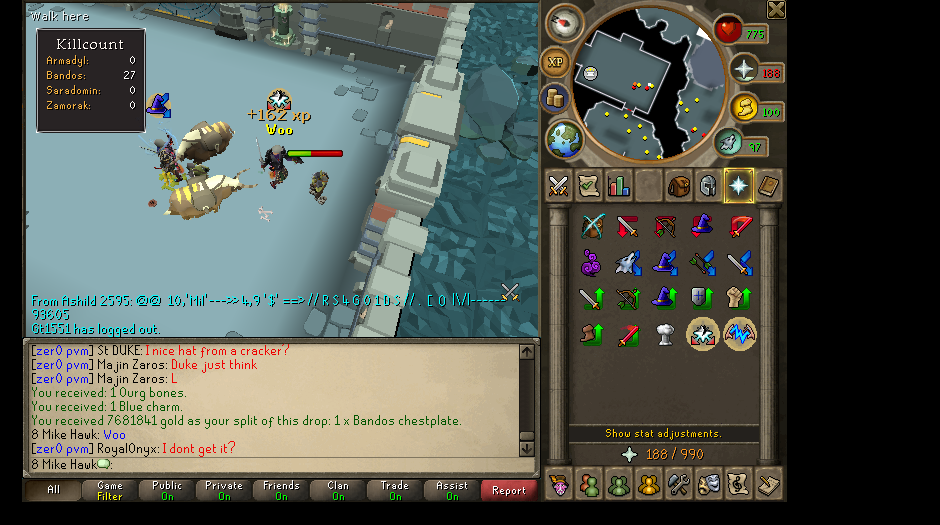
Task: Open the Skills tab with bar chart
Action: 618,186
